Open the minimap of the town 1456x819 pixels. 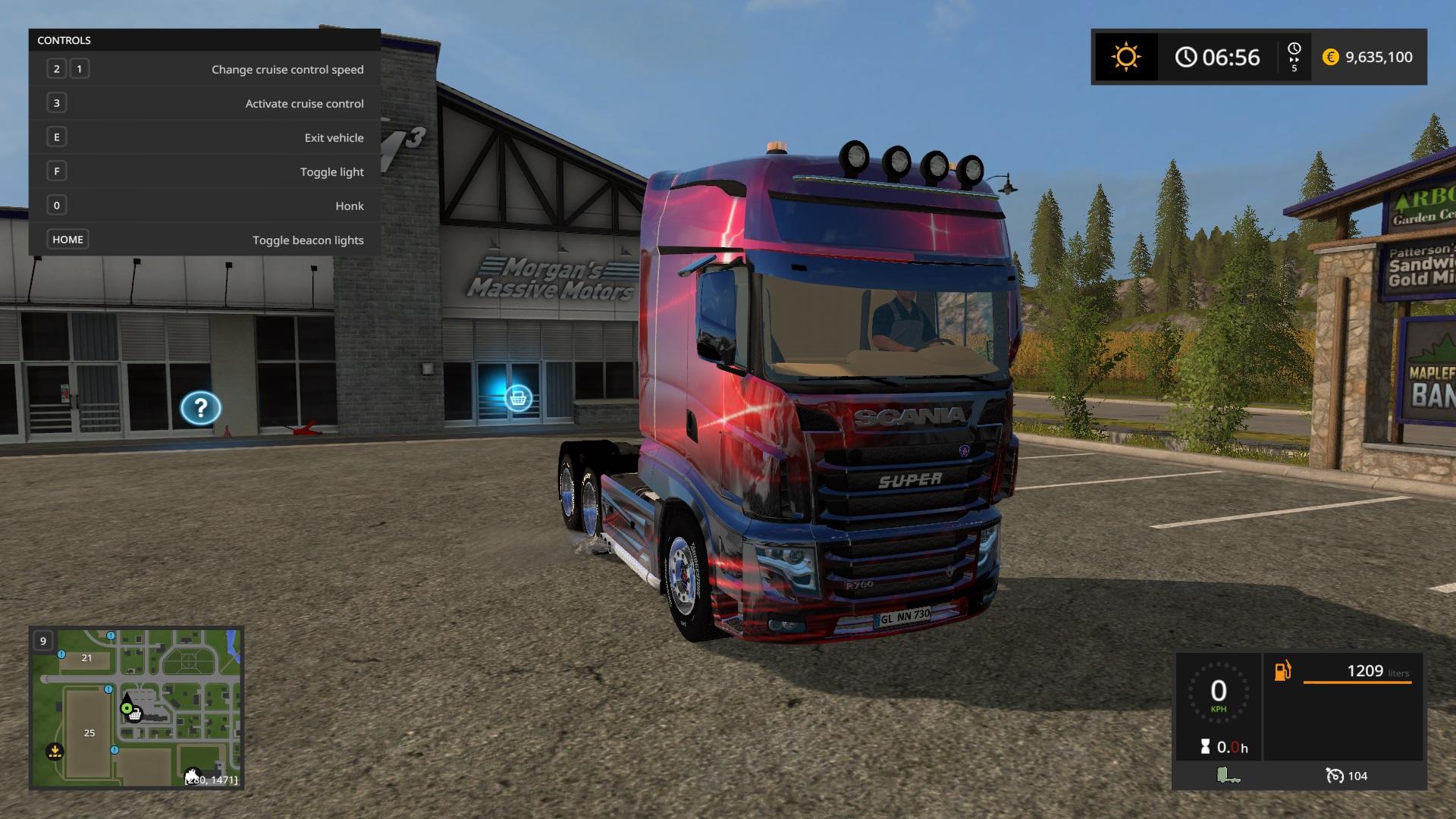point(136,708)
